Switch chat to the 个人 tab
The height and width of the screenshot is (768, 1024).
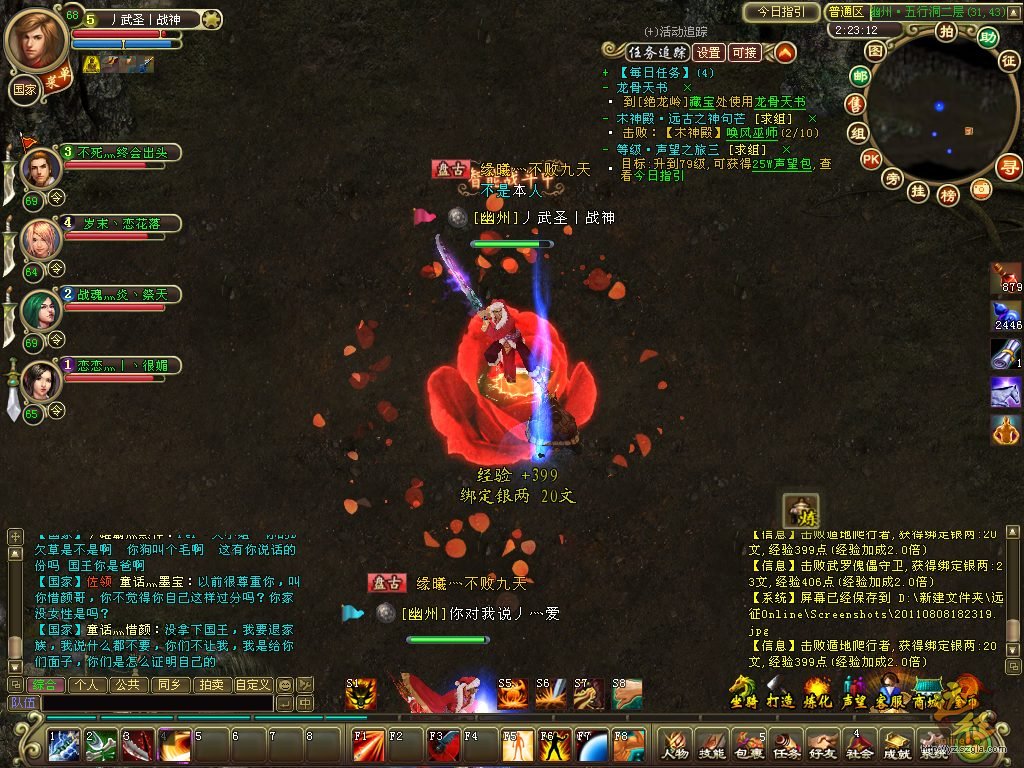pos(88,685)
